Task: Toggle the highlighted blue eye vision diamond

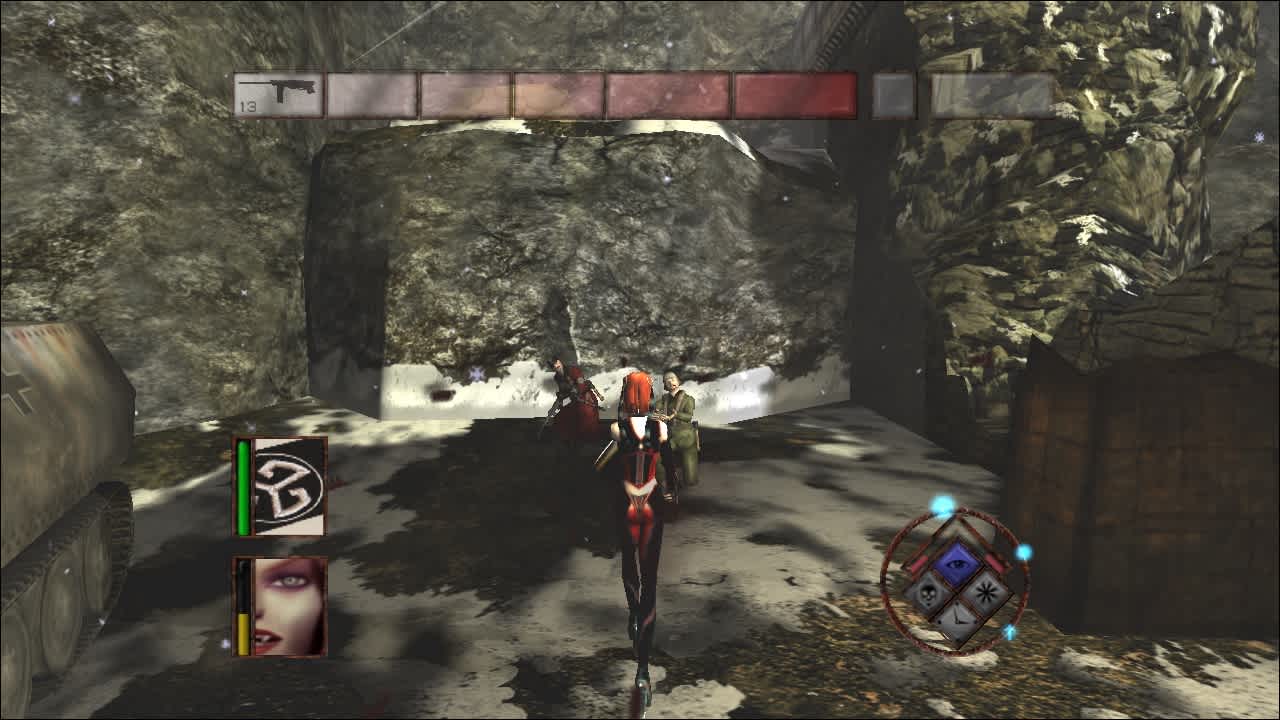Action: tap(958, 564)
